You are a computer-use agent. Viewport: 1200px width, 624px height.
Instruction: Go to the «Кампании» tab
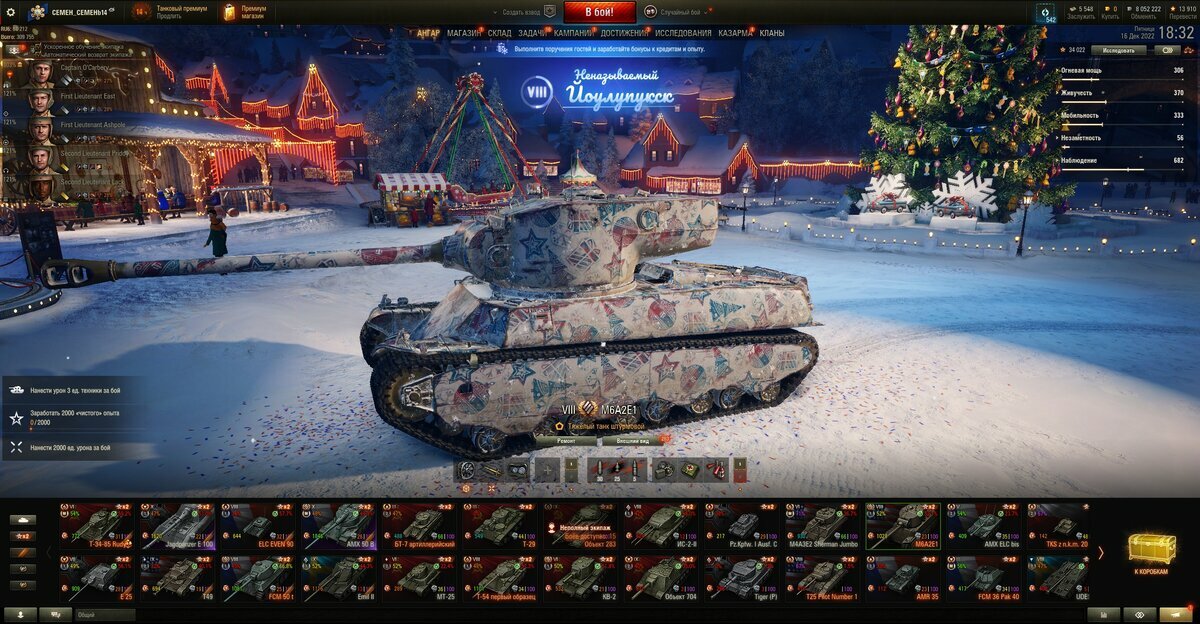click(x=573, y=33)
